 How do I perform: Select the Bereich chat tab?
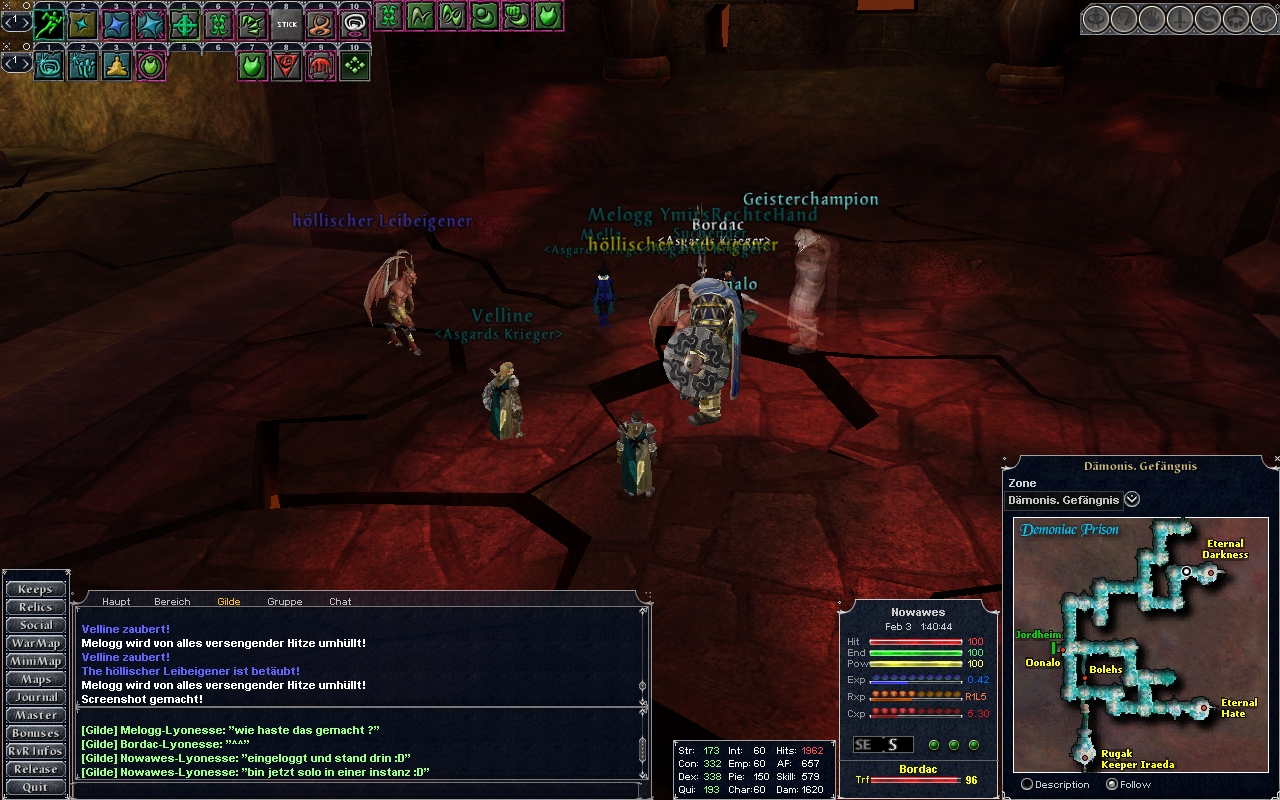(172, 601)
